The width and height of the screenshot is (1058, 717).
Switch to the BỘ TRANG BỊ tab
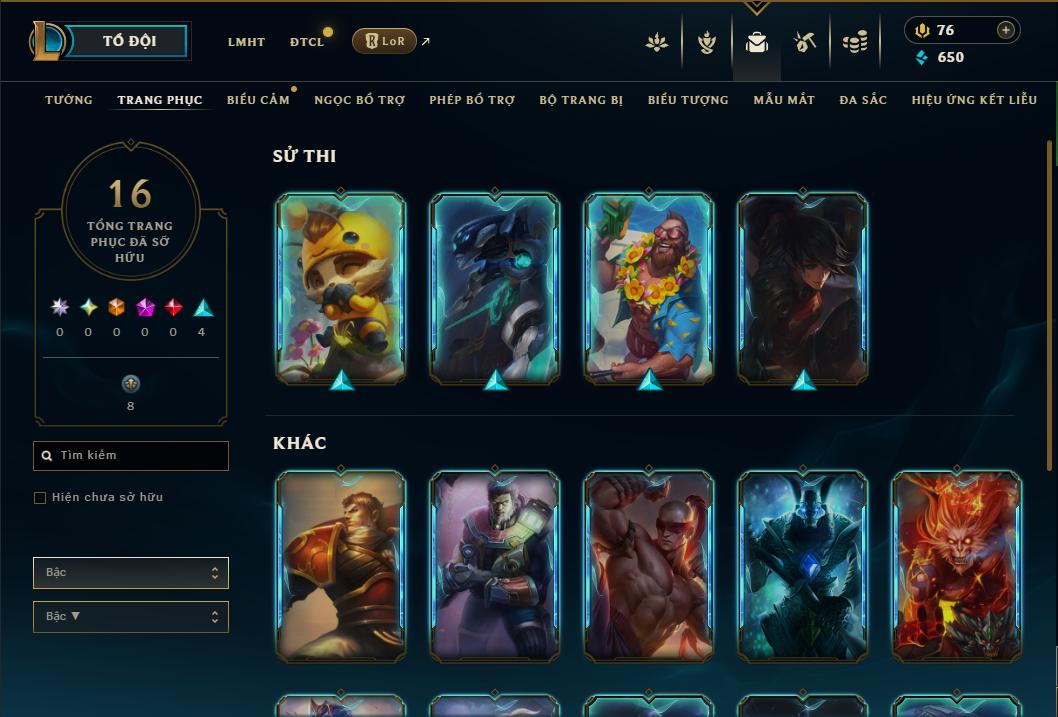point(581,100)
